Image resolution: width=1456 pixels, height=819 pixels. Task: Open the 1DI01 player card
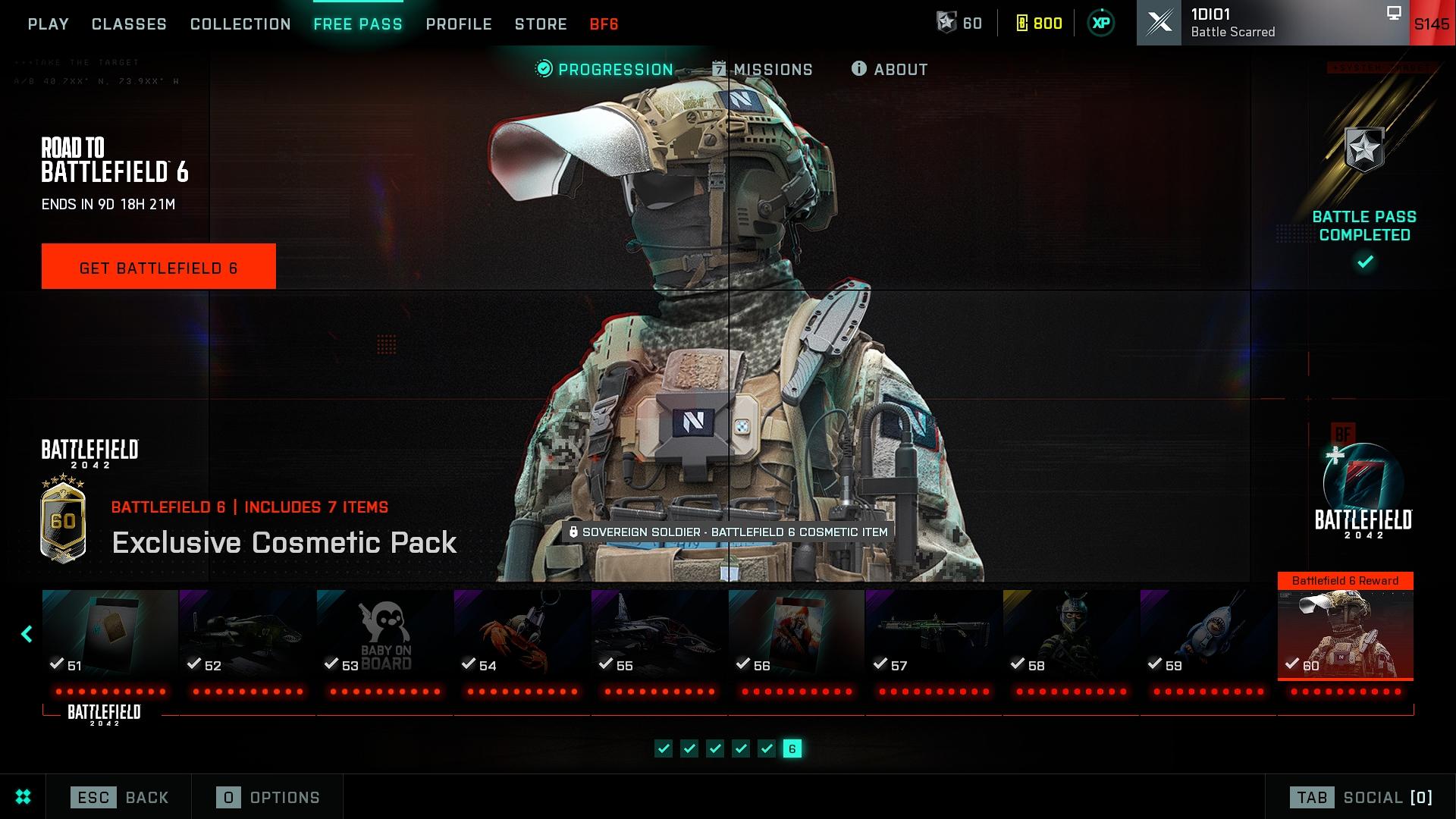coord(1272,23)
